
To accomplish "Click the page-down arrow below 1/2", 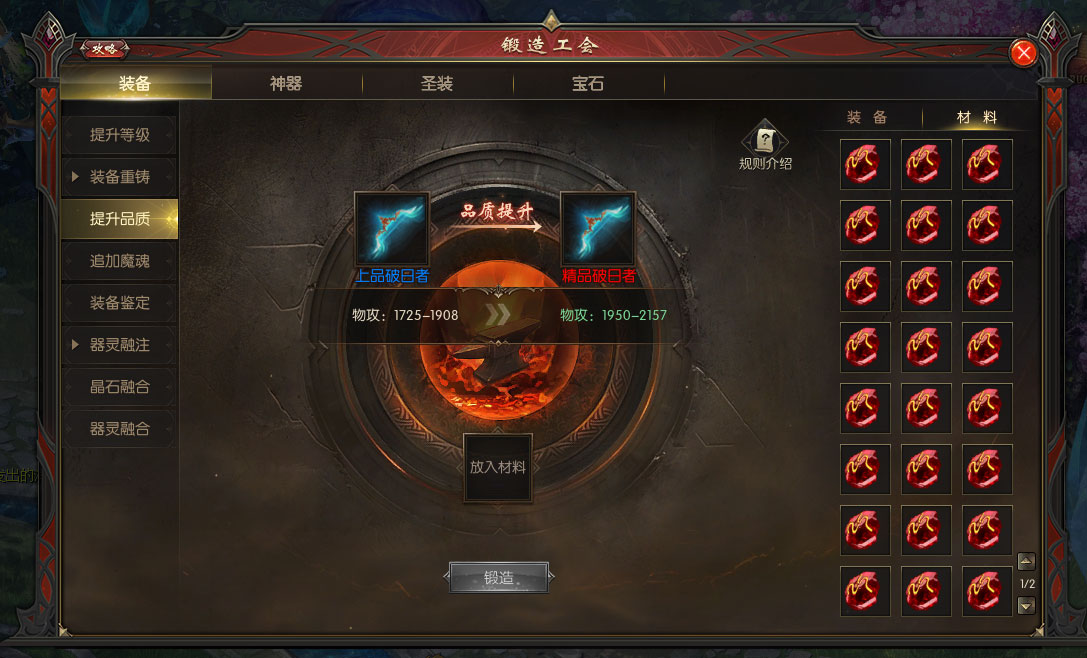I will 1025,605.
